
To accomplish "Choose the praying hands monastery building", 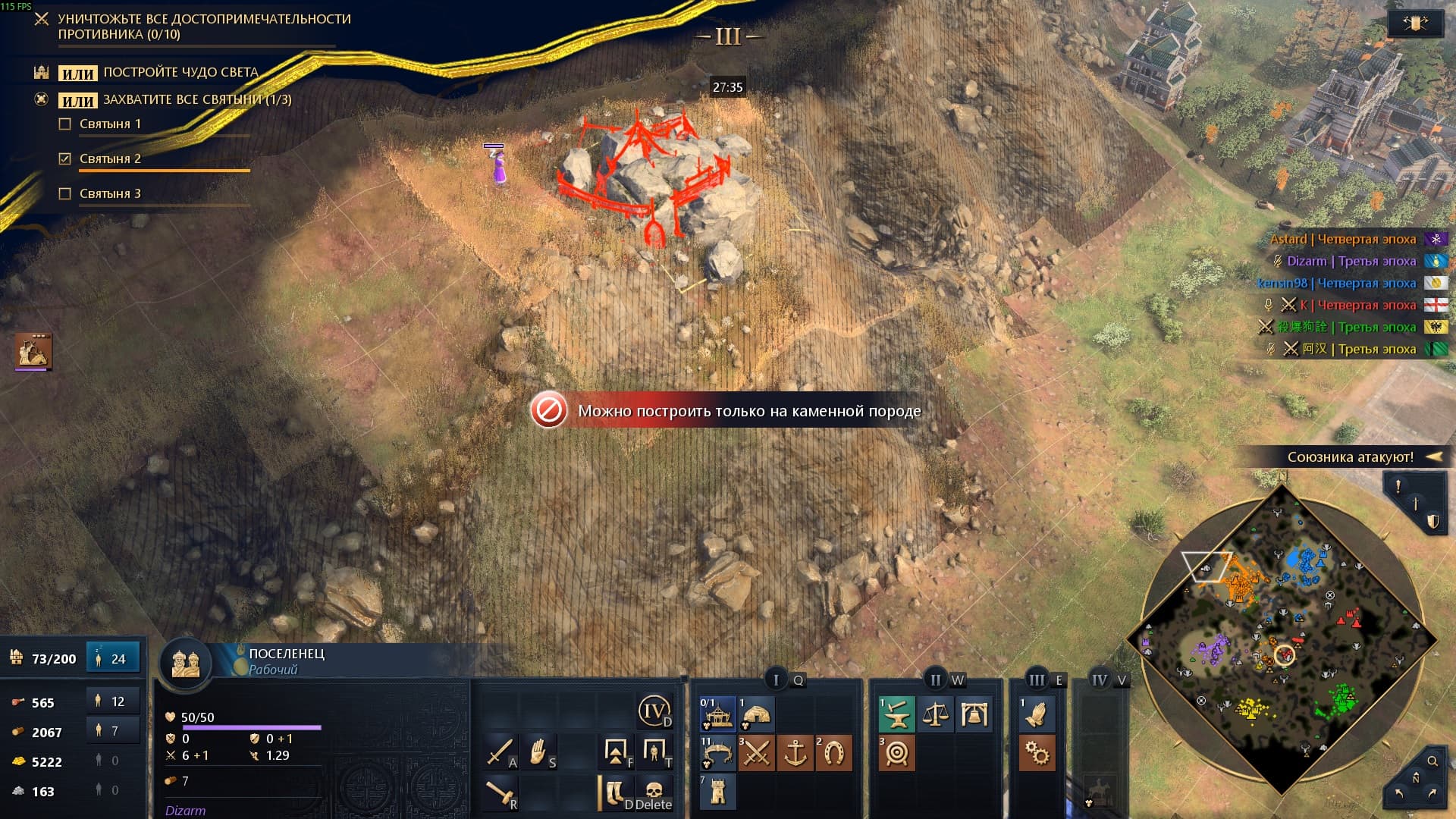I will [x=1036, y=714].
